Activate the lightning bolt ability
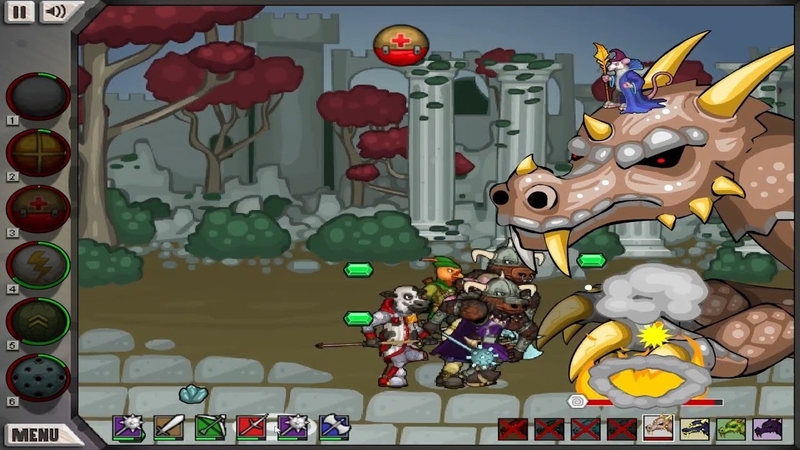 tap(38, 265)
